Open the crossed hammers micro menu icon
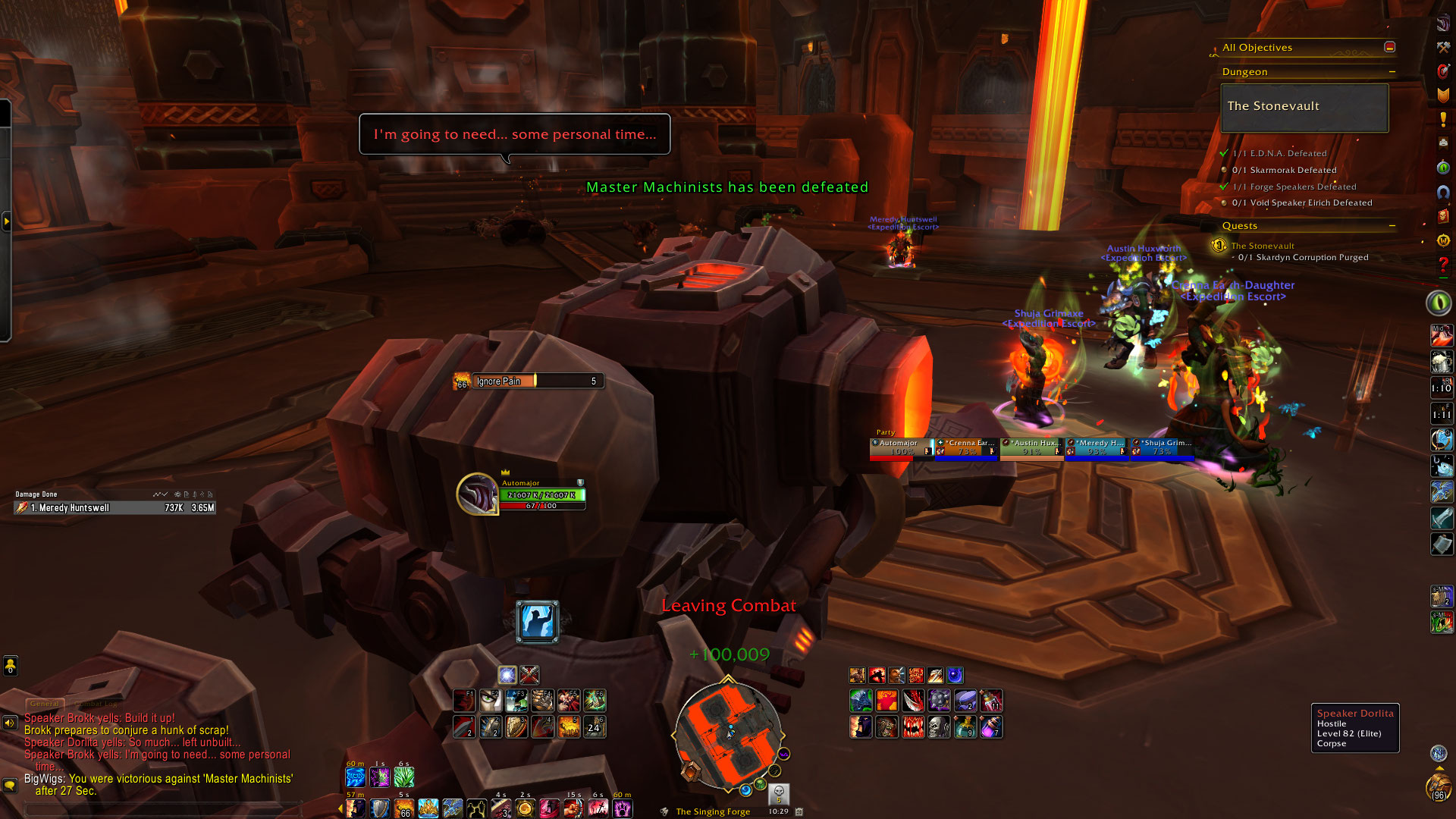The width and height of the screenshot is (1456, 819). (x=1443, y=47)
